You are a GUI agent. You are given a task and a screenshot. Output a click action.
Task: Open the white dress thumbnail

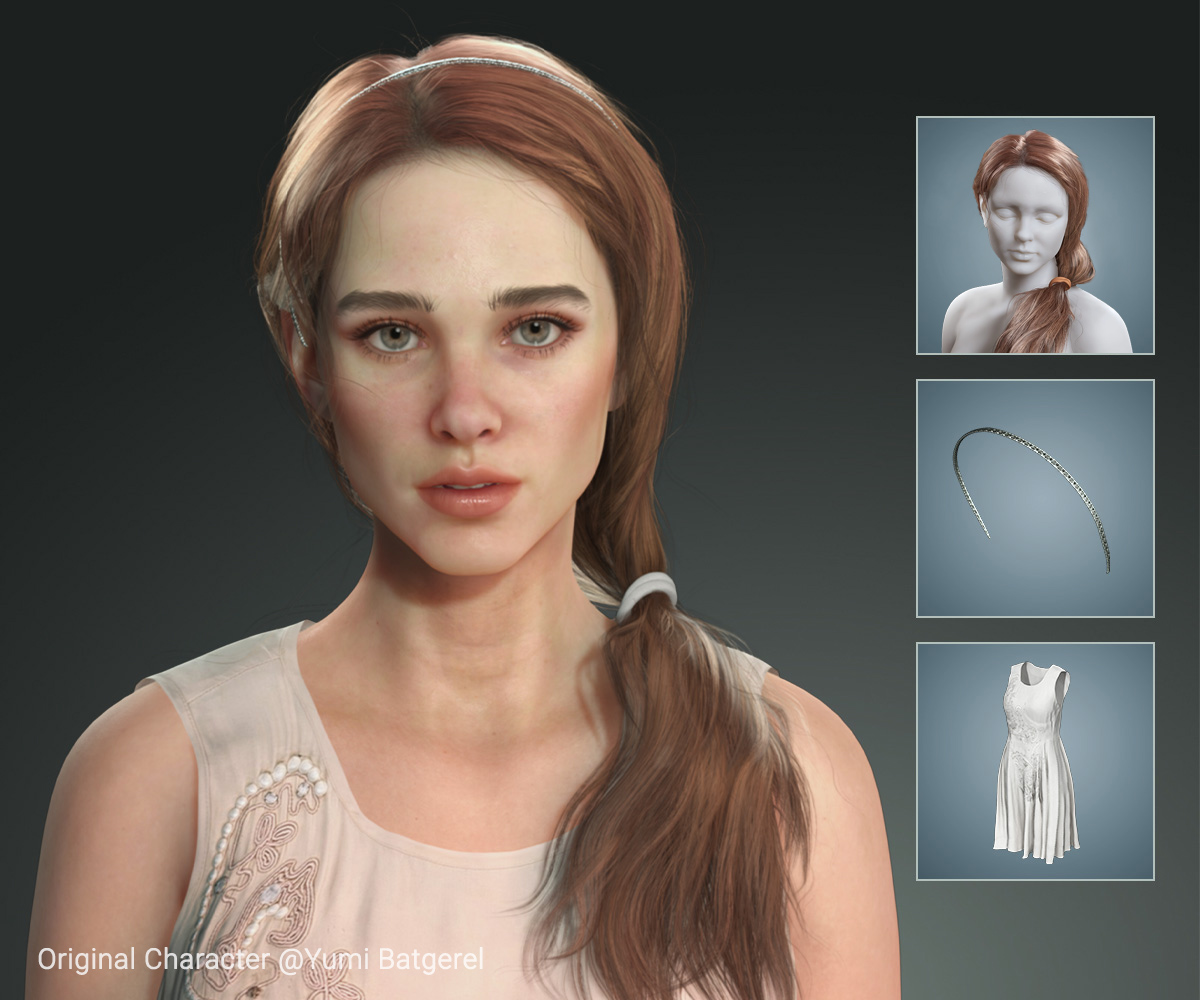point(1035,761)
